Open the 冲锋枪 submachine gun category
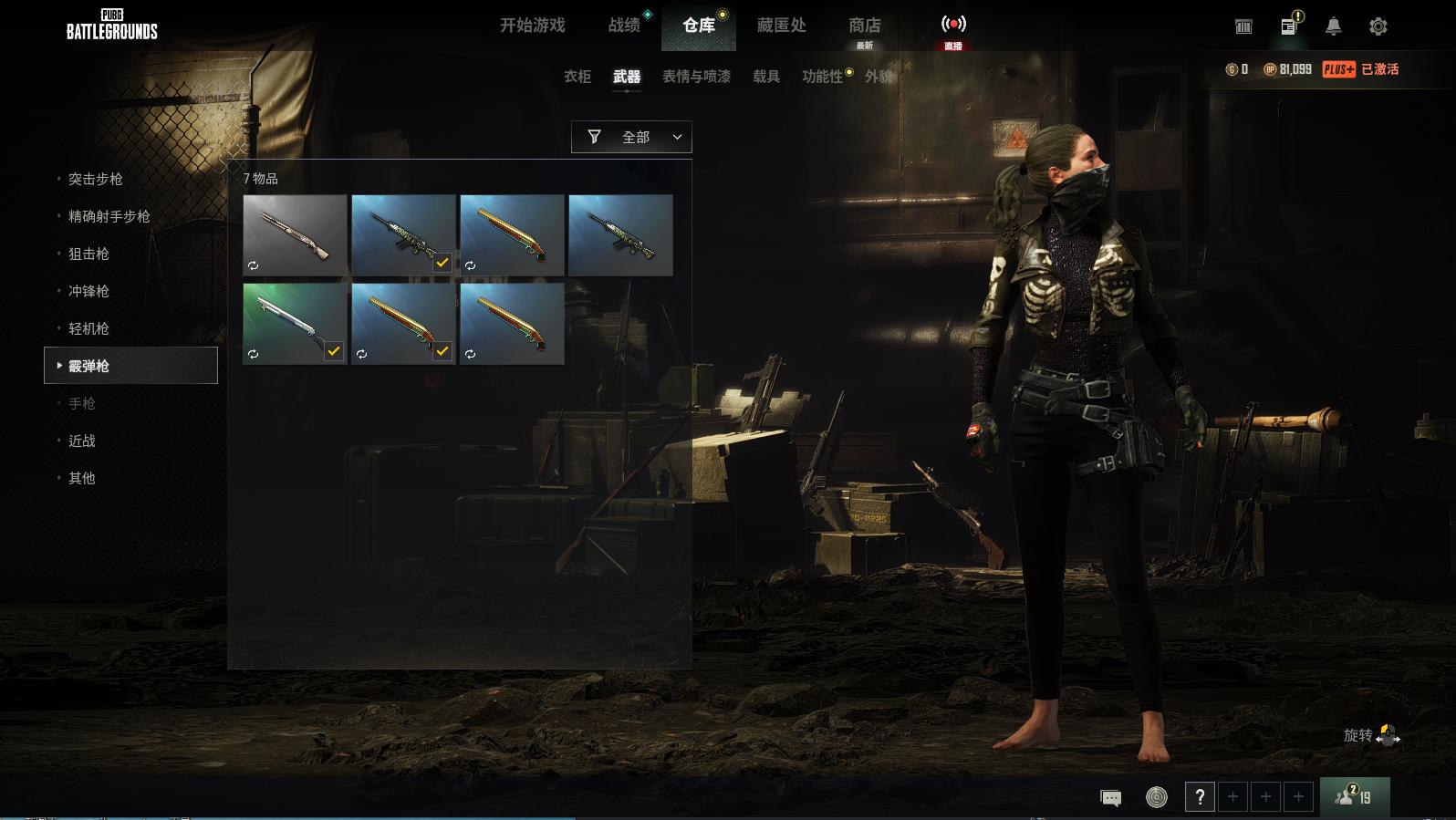The image size is (1456, 820). point(88,291)
